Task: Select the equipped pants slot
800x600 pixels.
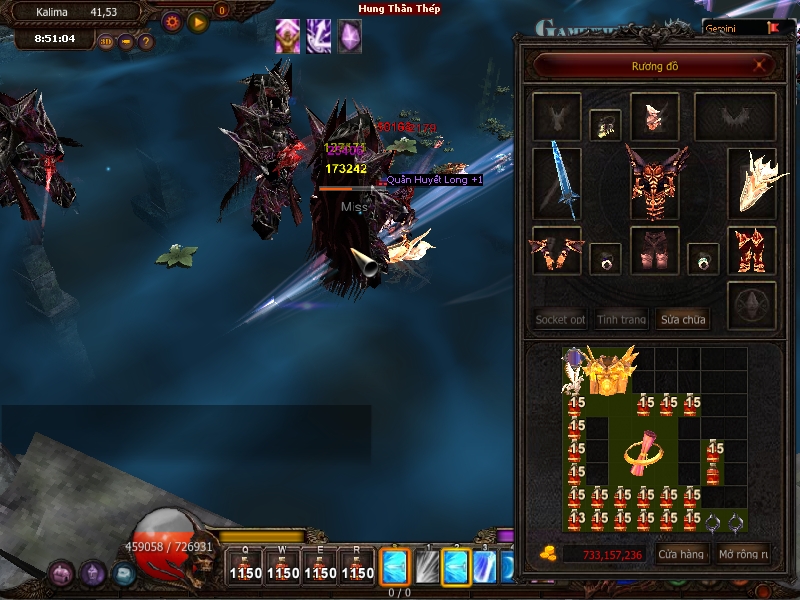Action: coord(655,250)
